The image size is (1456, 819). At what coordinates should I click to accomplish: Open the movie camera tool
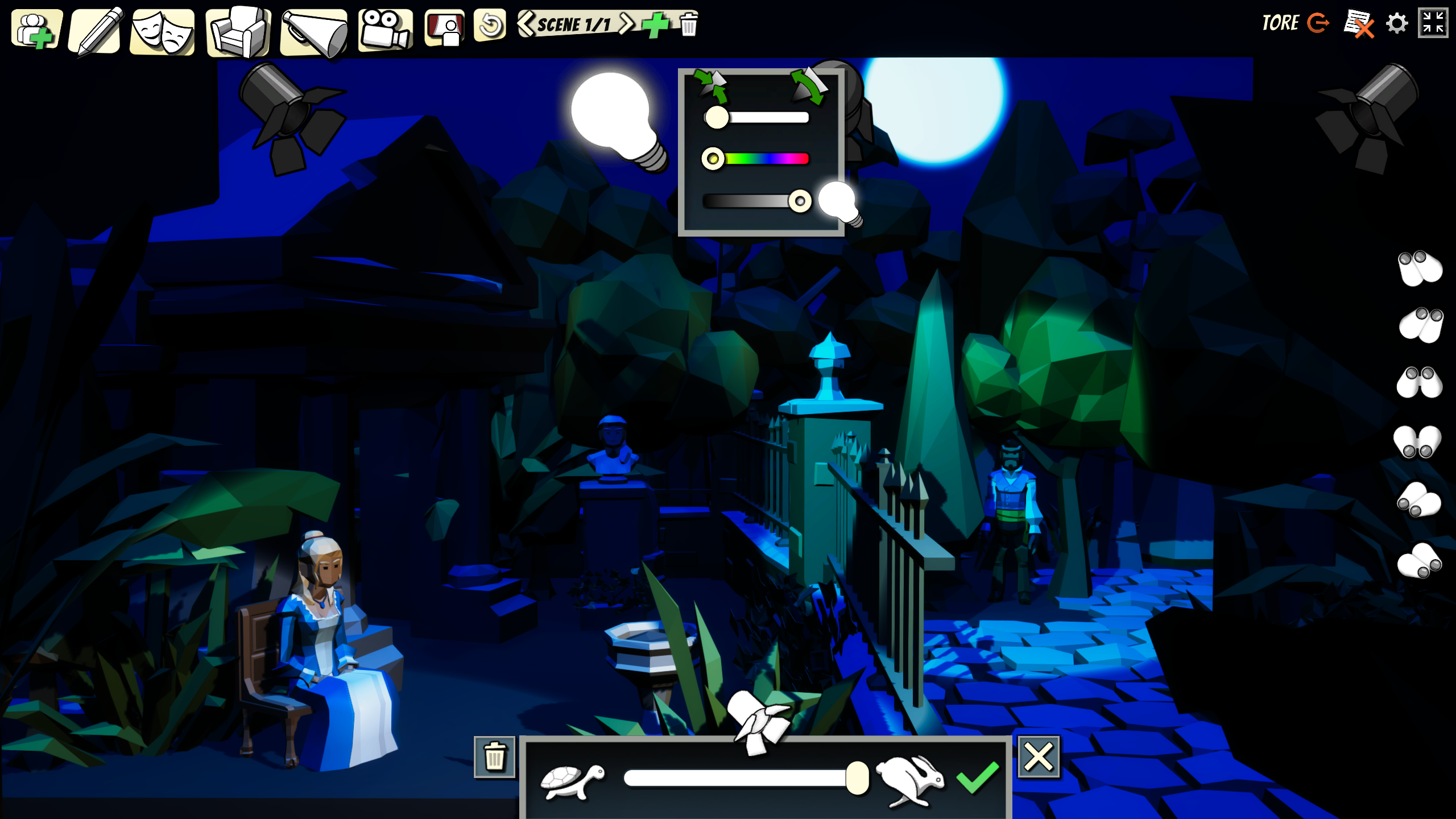tap(385, 30)
